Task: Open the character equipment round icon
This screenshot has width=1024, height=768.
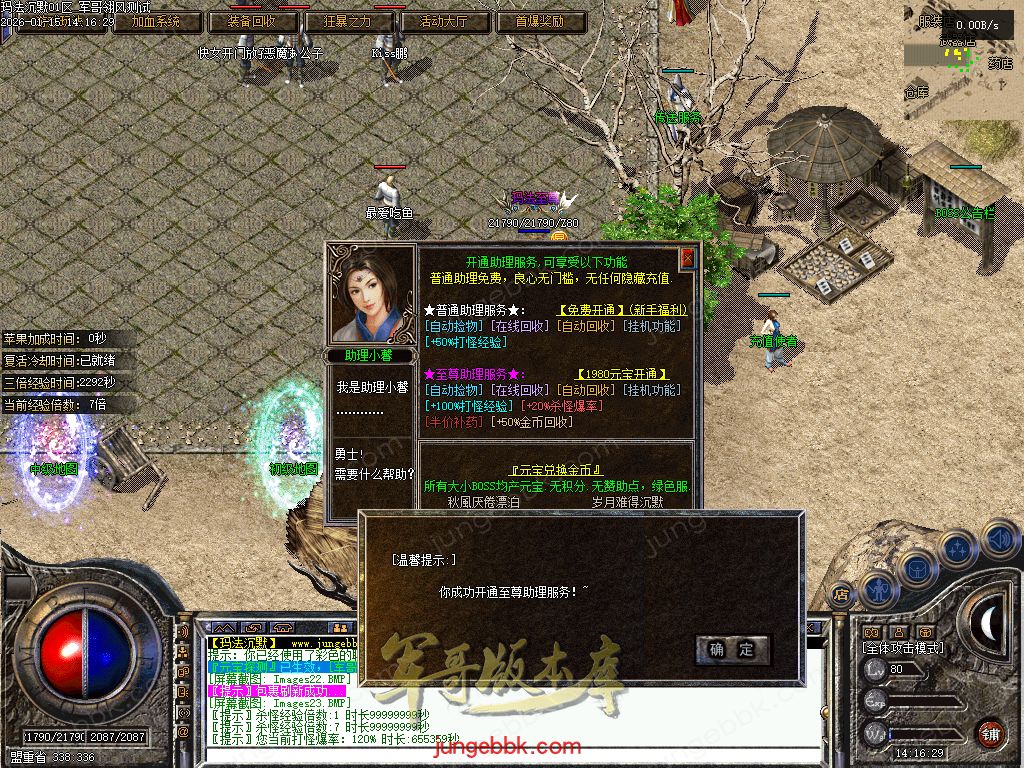Action: coord(879,590)
